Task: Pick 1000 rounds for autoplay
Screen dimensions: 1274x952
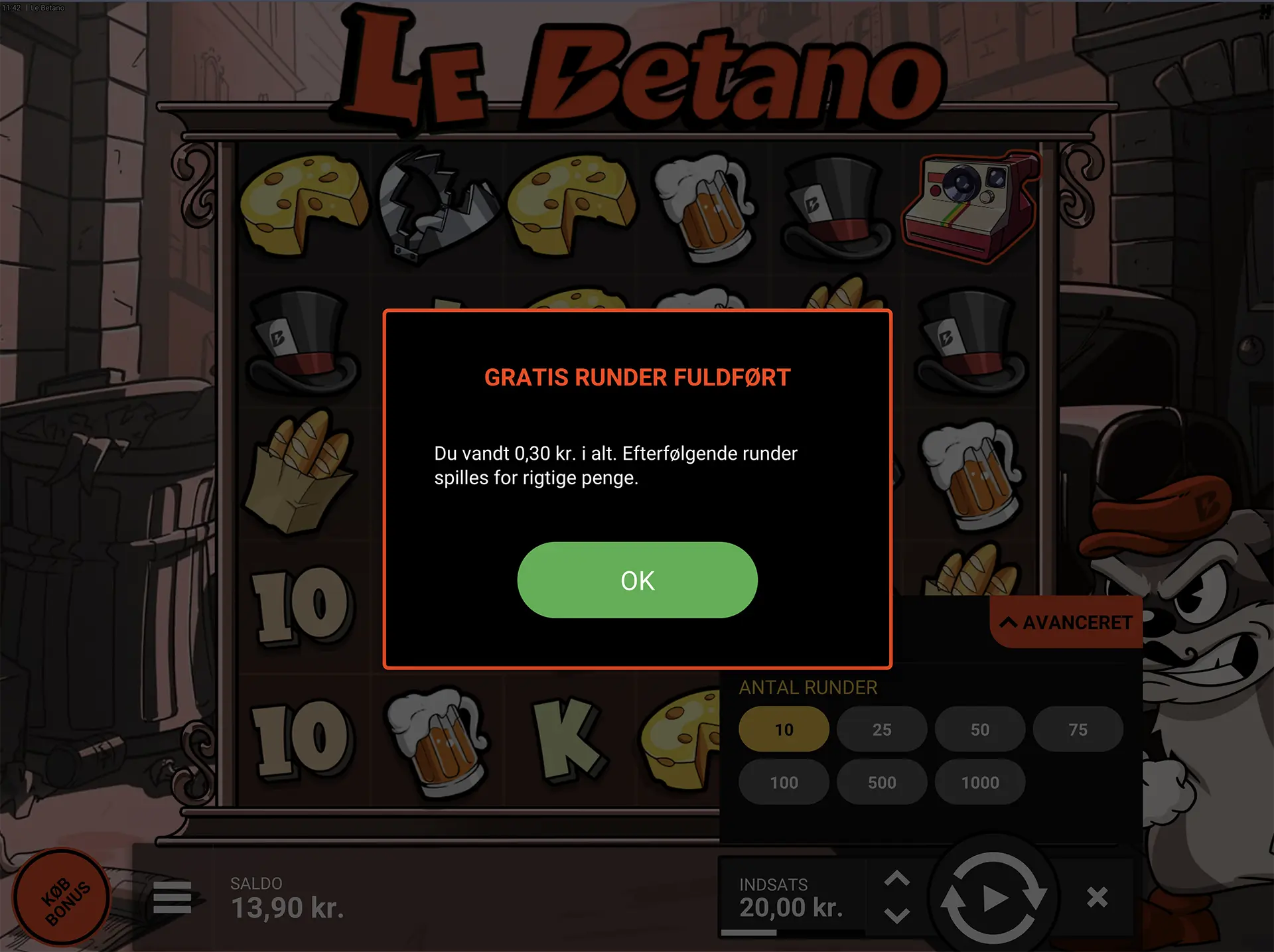Action: (x=979, y=782)
